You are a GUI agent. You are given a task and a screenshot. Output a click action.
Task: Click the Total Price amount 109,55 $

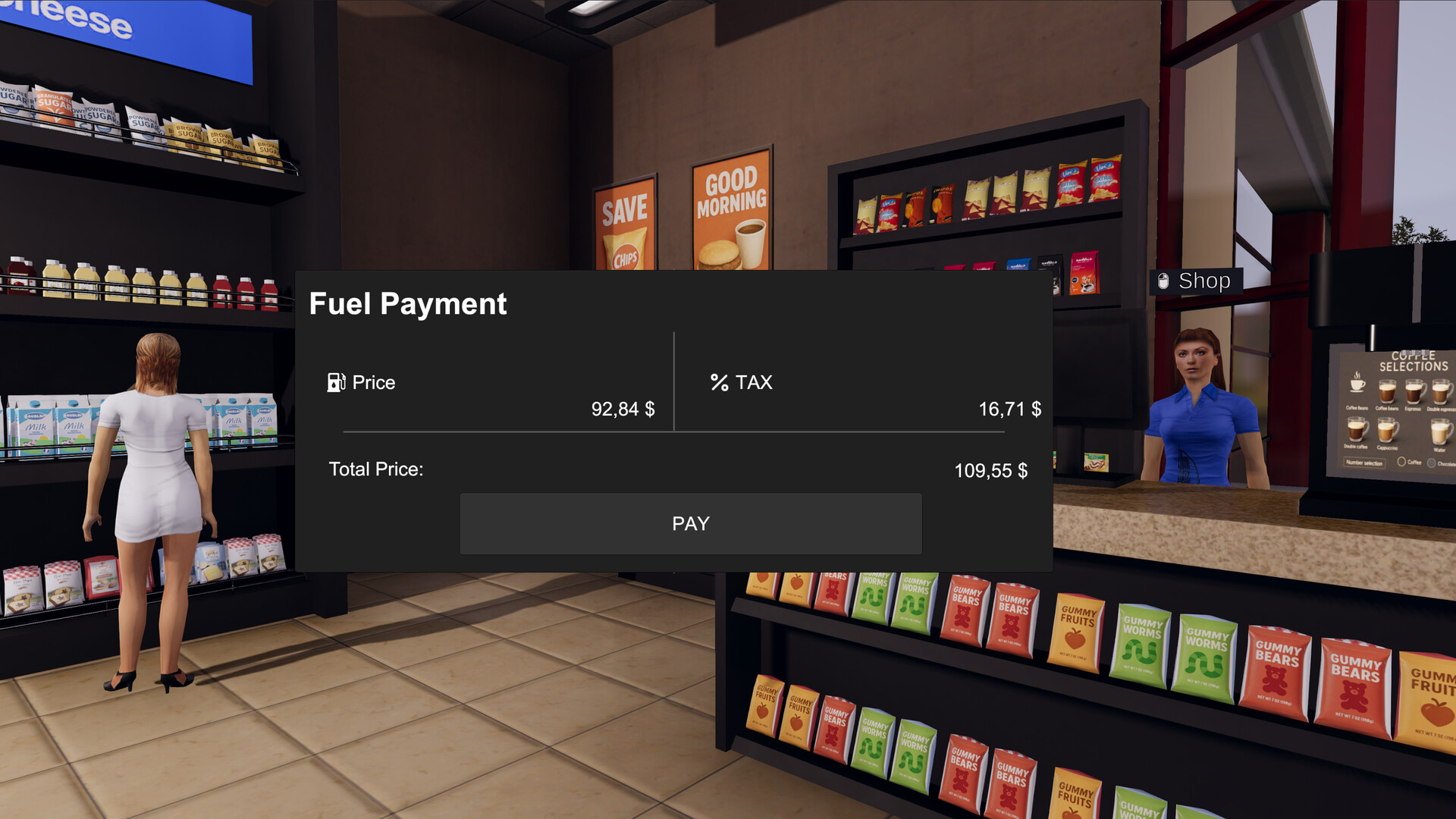pyautogui.click(x=992, y=470)
